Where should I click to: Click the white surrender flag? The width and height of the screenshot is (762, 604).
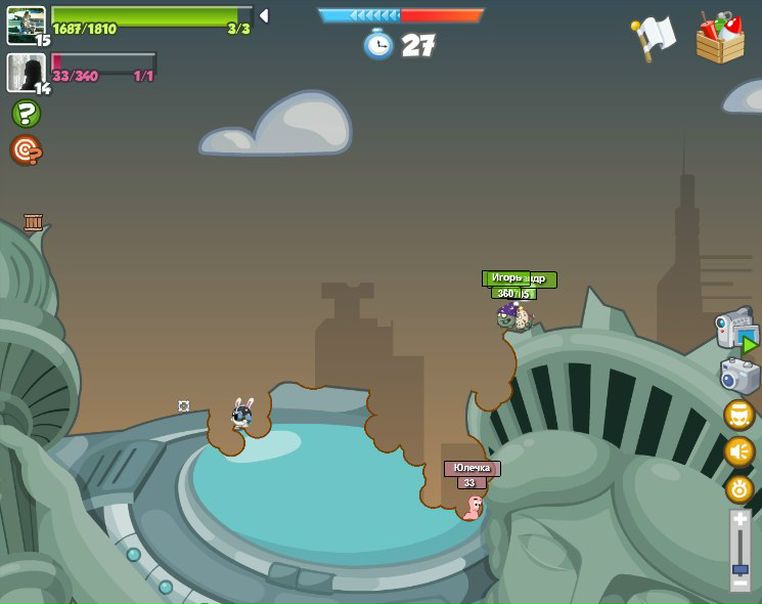click(x=654, y=37)
